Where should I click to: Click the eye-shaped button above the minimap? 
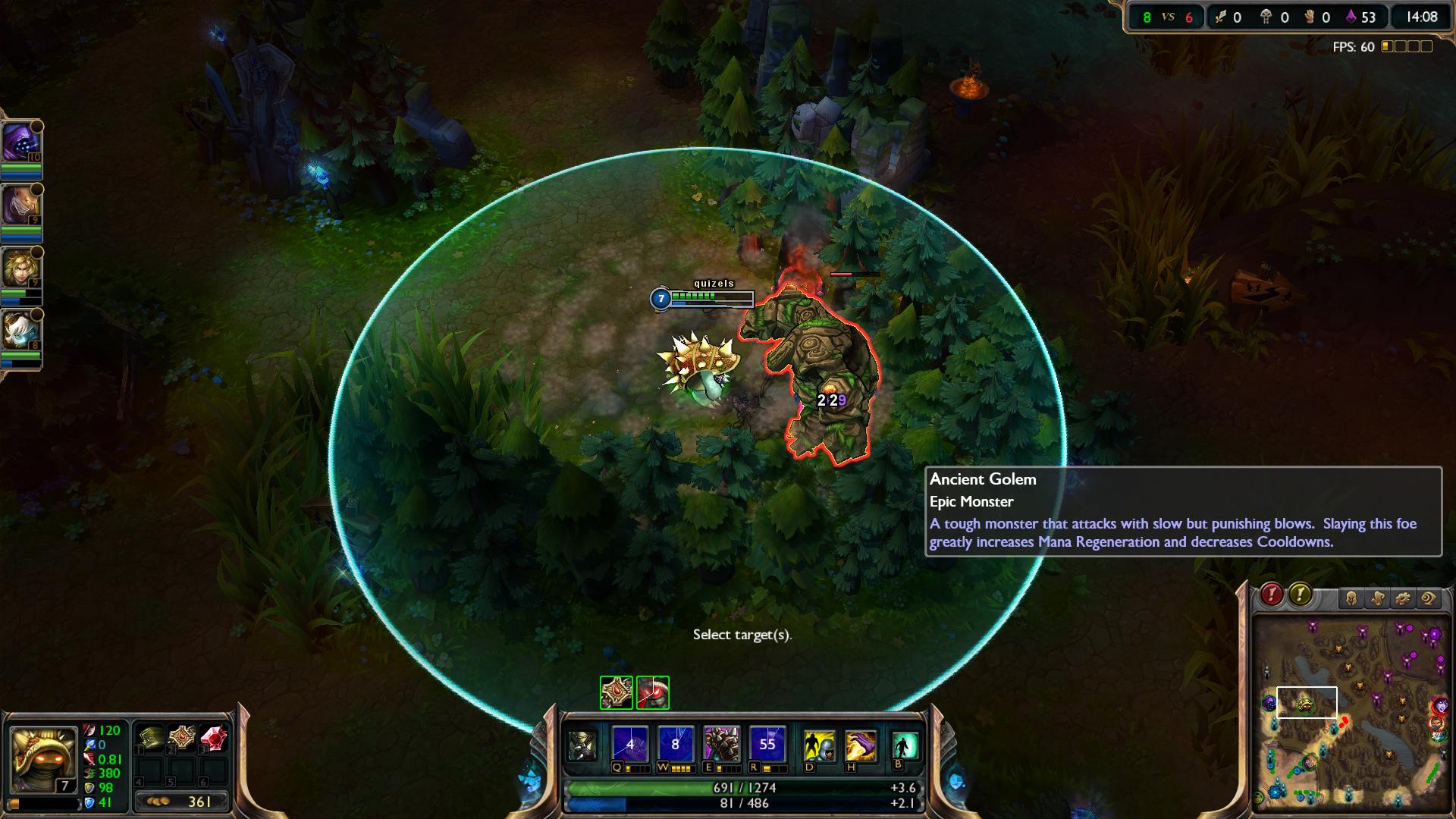point(1428,599)
